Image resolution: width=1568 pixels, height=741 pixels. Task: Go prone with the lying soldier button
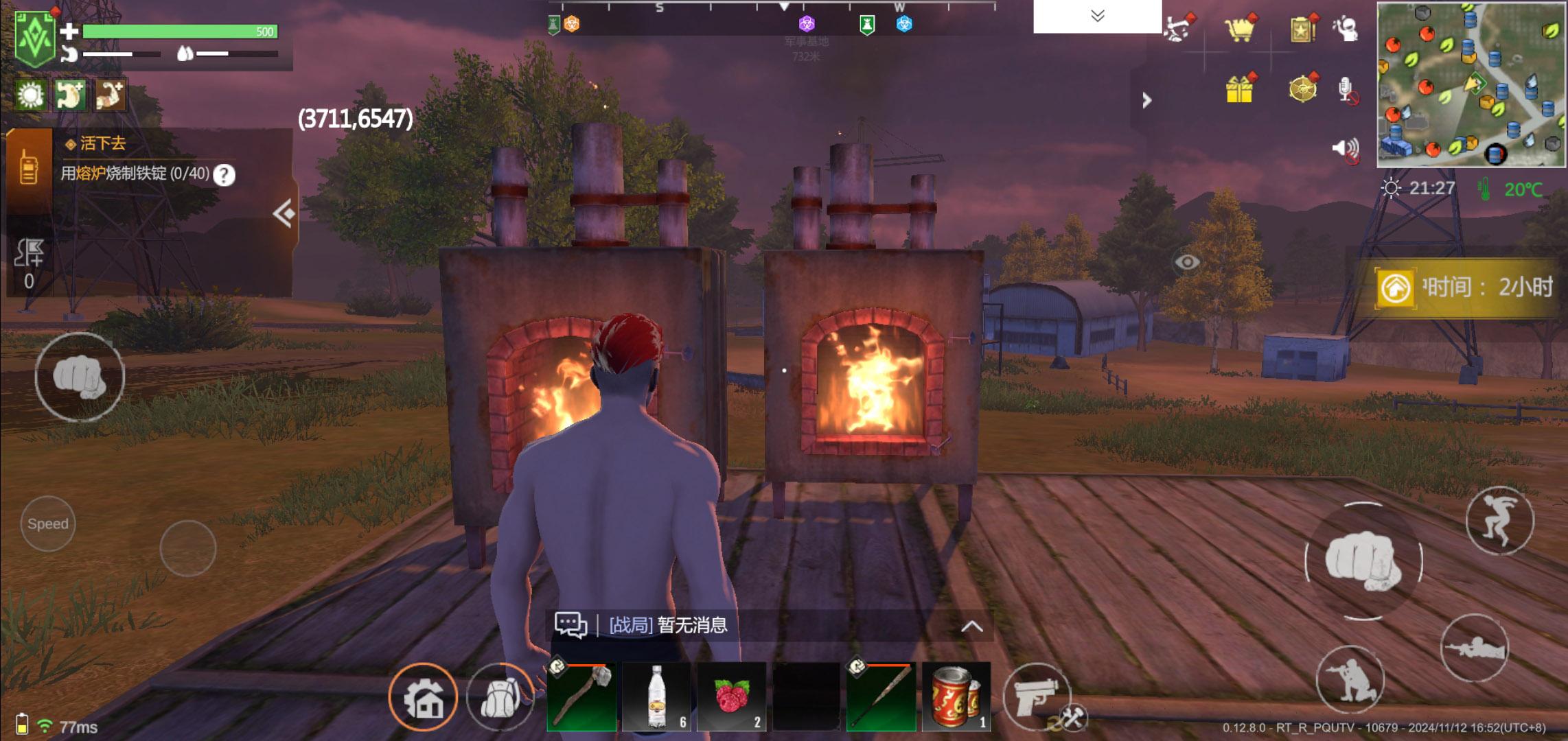(x=1473, y=648)
